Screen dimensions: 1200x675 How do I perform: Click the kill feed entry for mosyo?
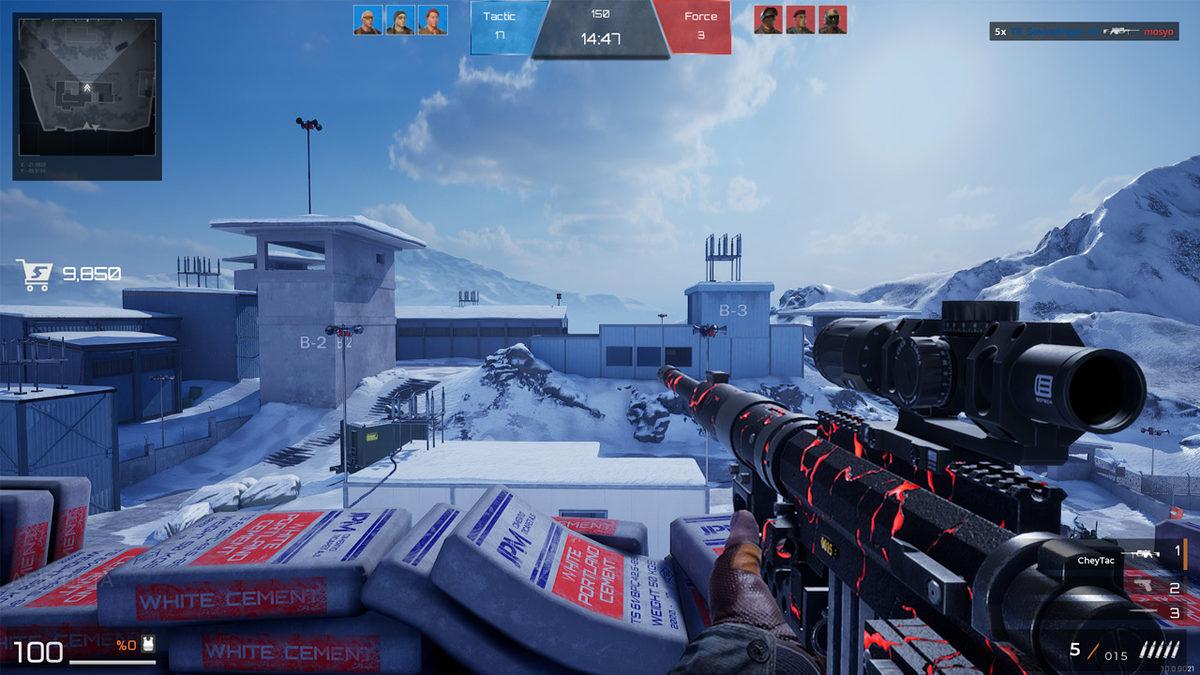point(1086,32)
